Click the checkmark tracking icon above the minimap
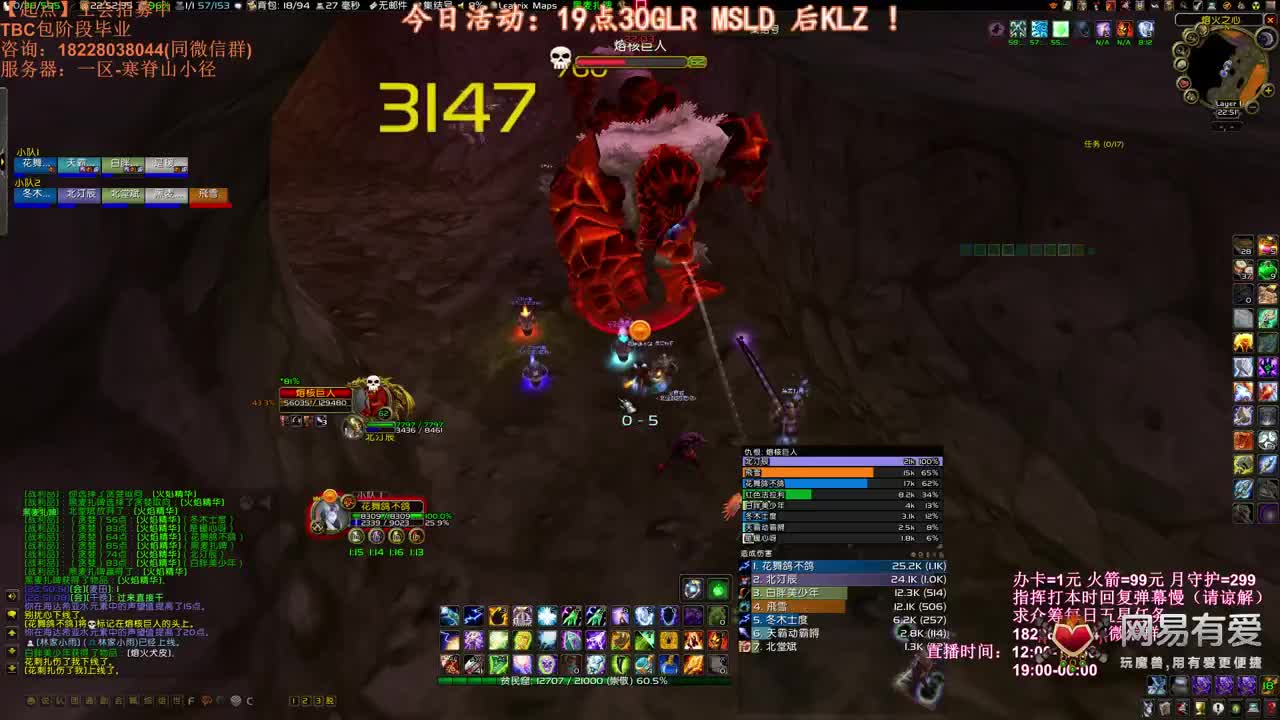1280x720 pixels. tap(1197, 7)
